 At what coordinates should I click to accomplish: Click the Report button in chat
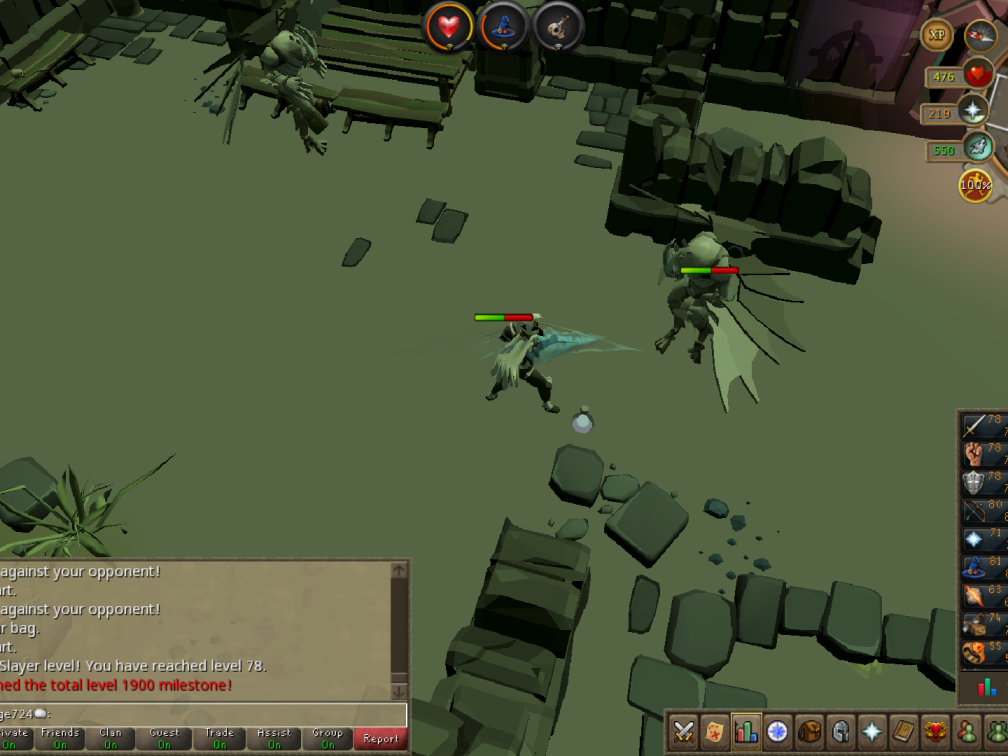pos(381,739)
